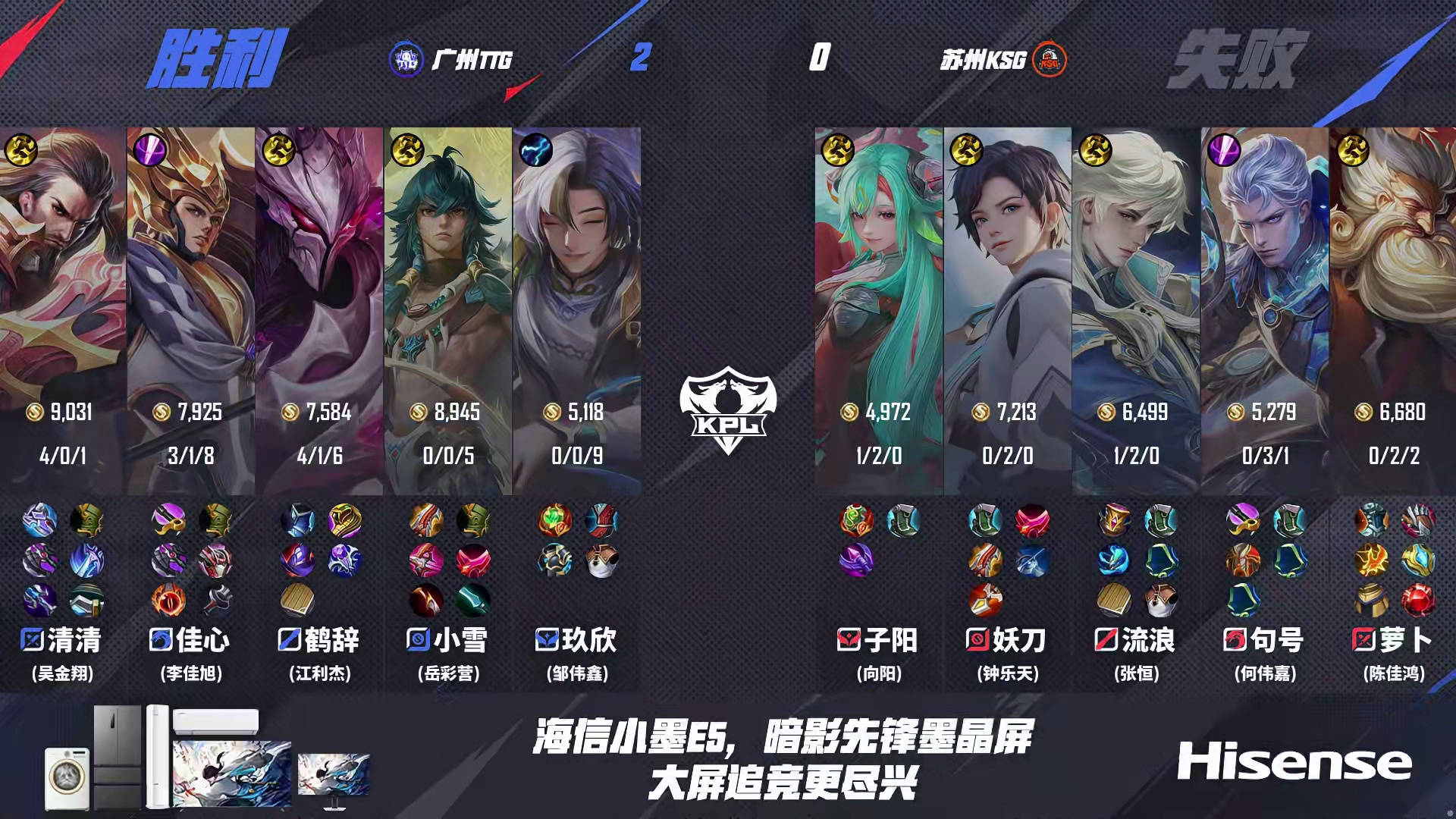Click the gold medal badge above 清清's portrait

pyautogui.click(x=22, y=150)
